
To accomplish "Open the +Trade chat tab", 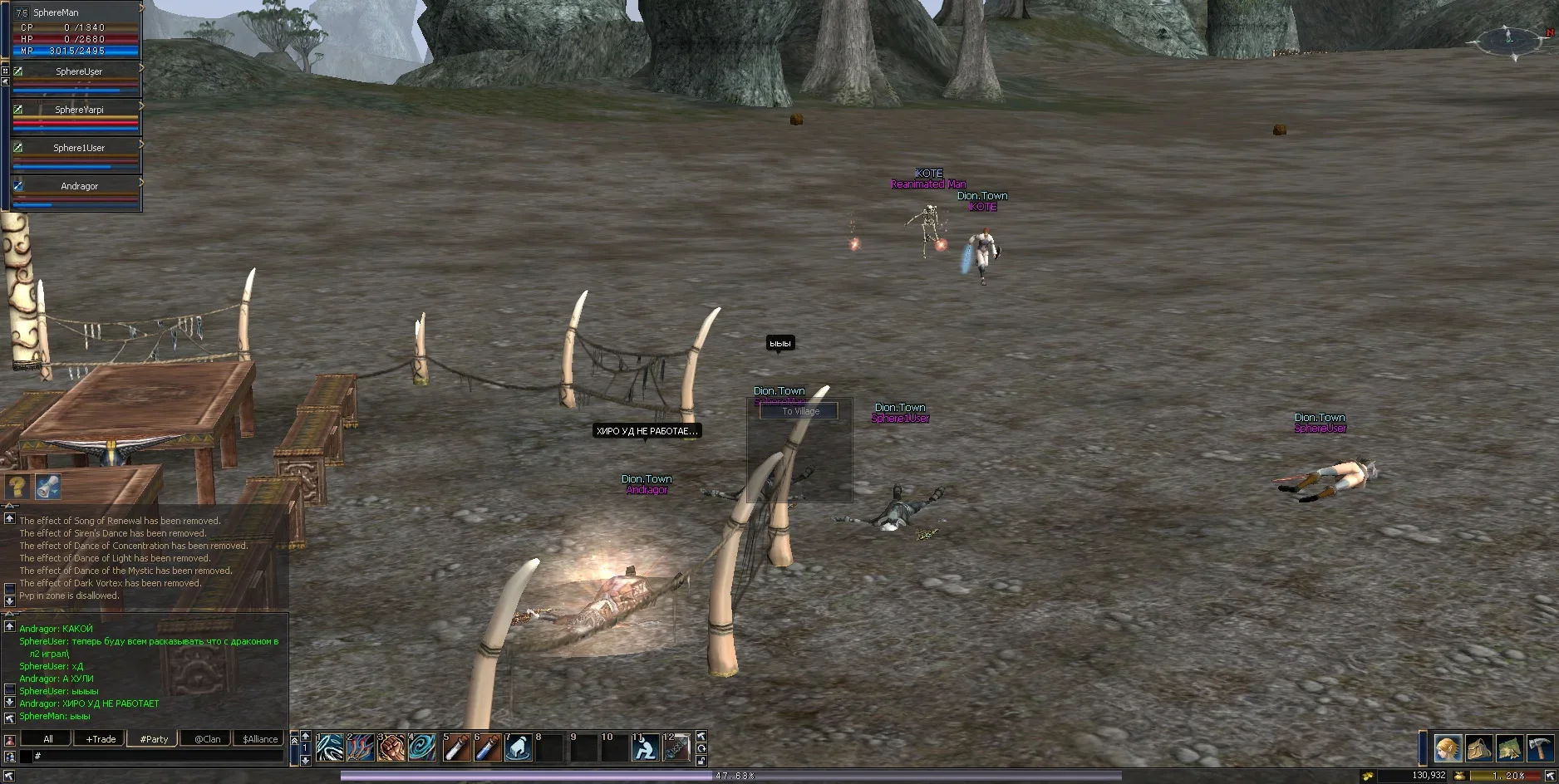I will coord(101,738).
